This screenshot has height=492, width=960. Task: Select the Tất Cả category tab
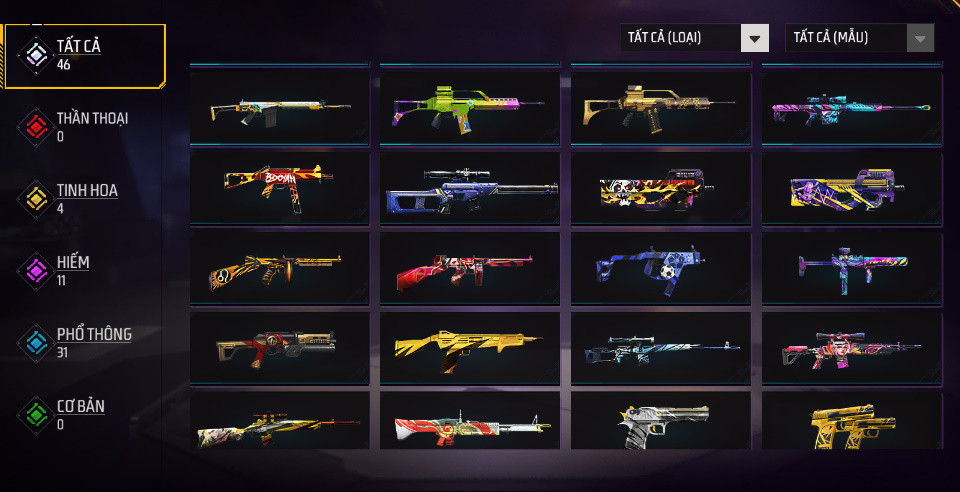[x=84, y=55]
